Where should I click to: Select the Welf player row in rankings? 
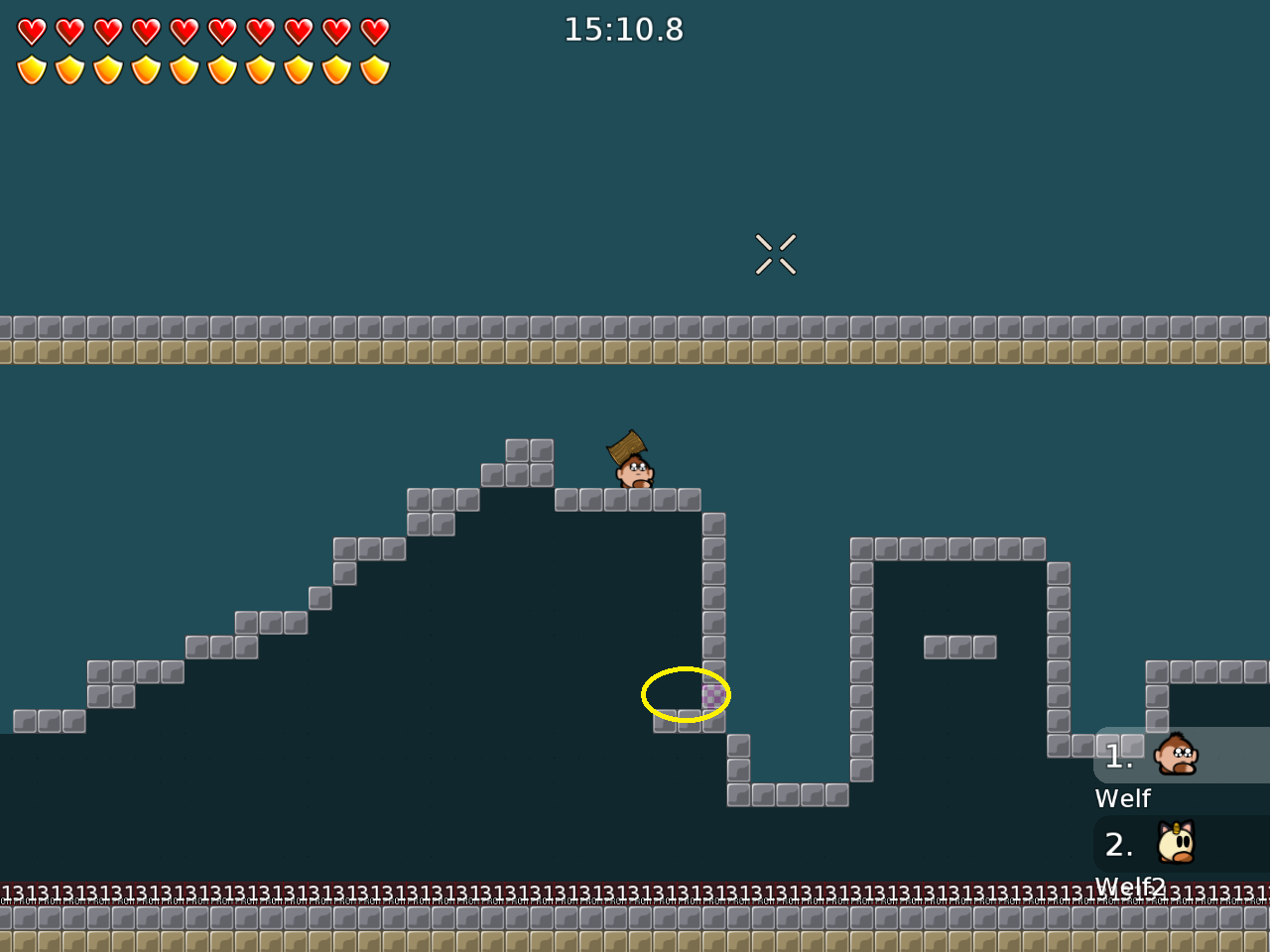tap(1181, 756)
